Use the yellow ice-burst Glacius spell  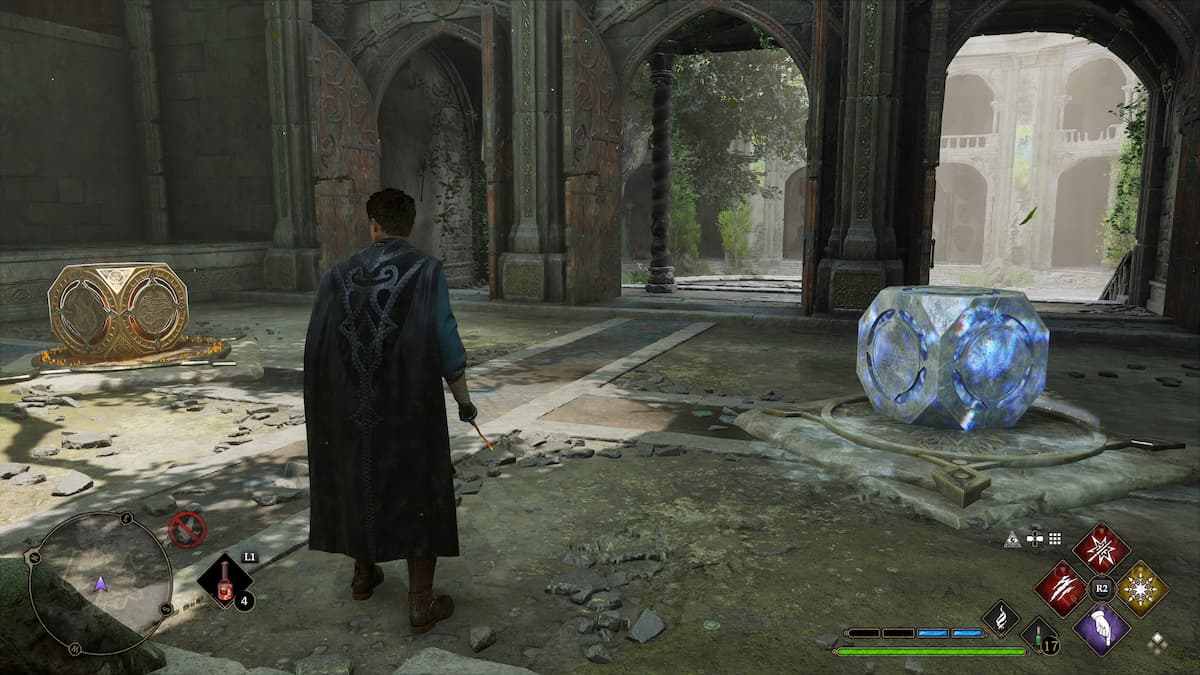[x=1142, y=588]
